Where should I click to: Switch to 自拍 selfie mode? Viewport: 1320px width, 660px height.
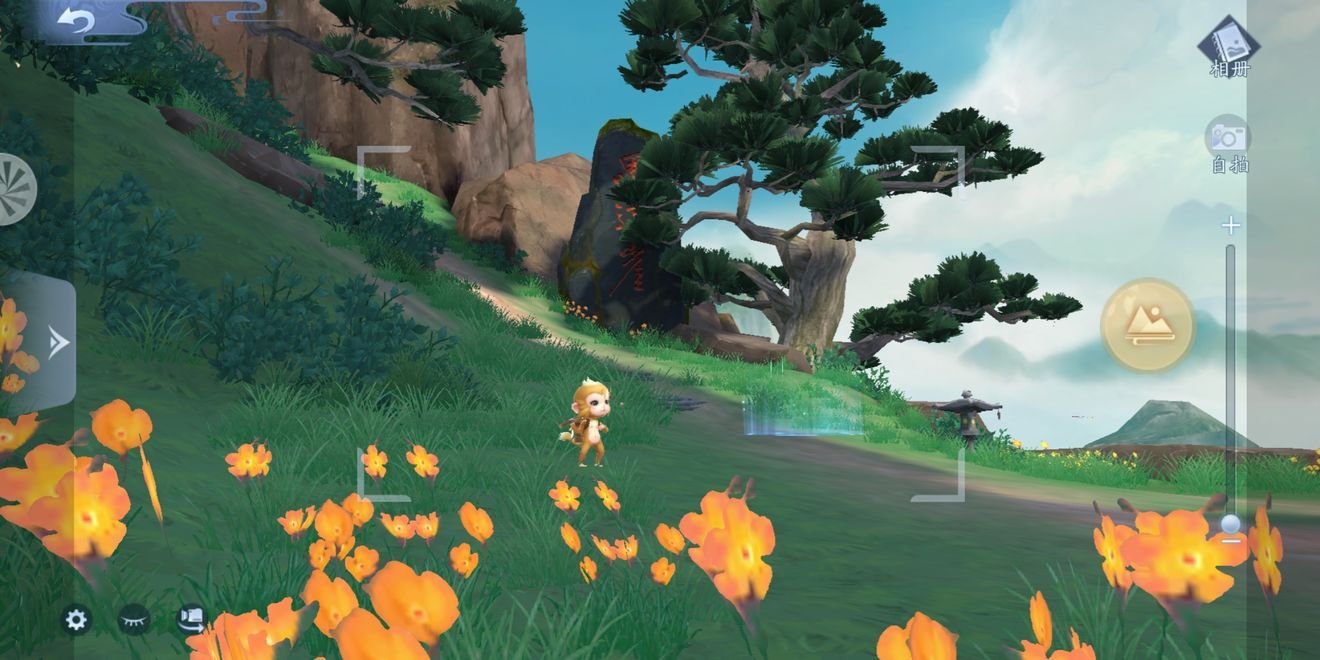[1228, 145]
